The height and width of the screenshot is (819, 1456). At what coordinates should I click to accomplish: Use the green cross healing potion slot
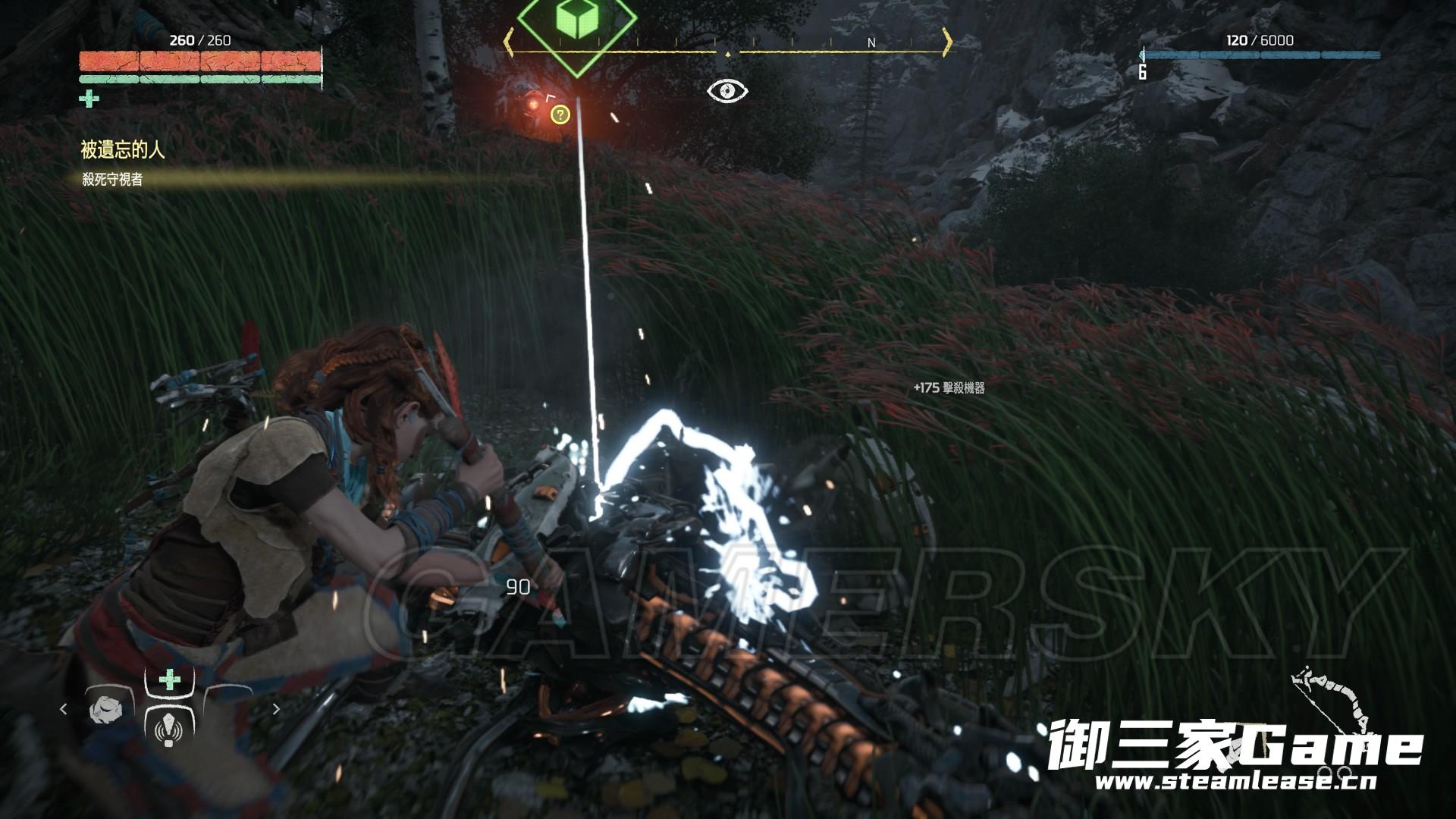click(x=169, y=679)
